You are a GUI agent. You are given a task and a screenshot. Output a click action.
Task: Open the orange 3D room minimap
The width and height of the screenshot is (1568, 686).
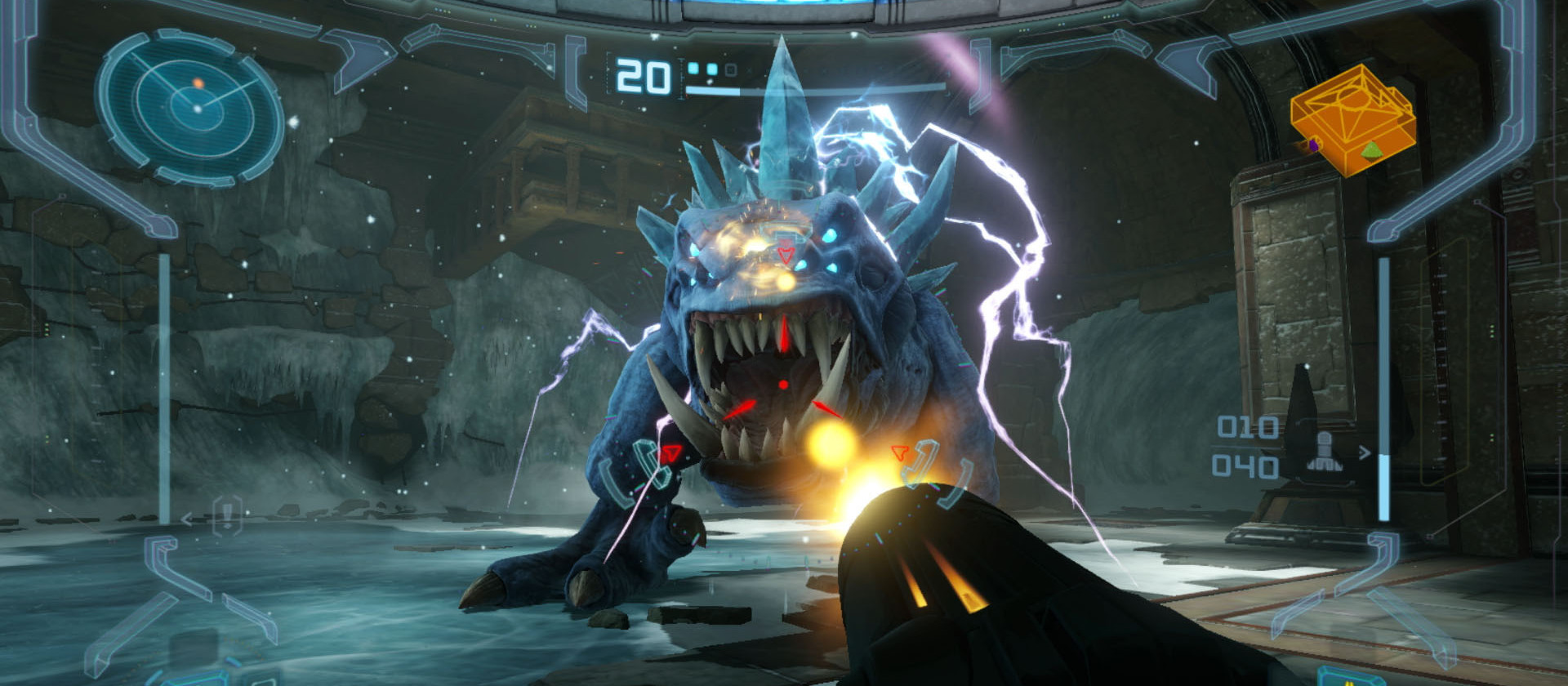pyautogui.click(x=1352, y=120)
